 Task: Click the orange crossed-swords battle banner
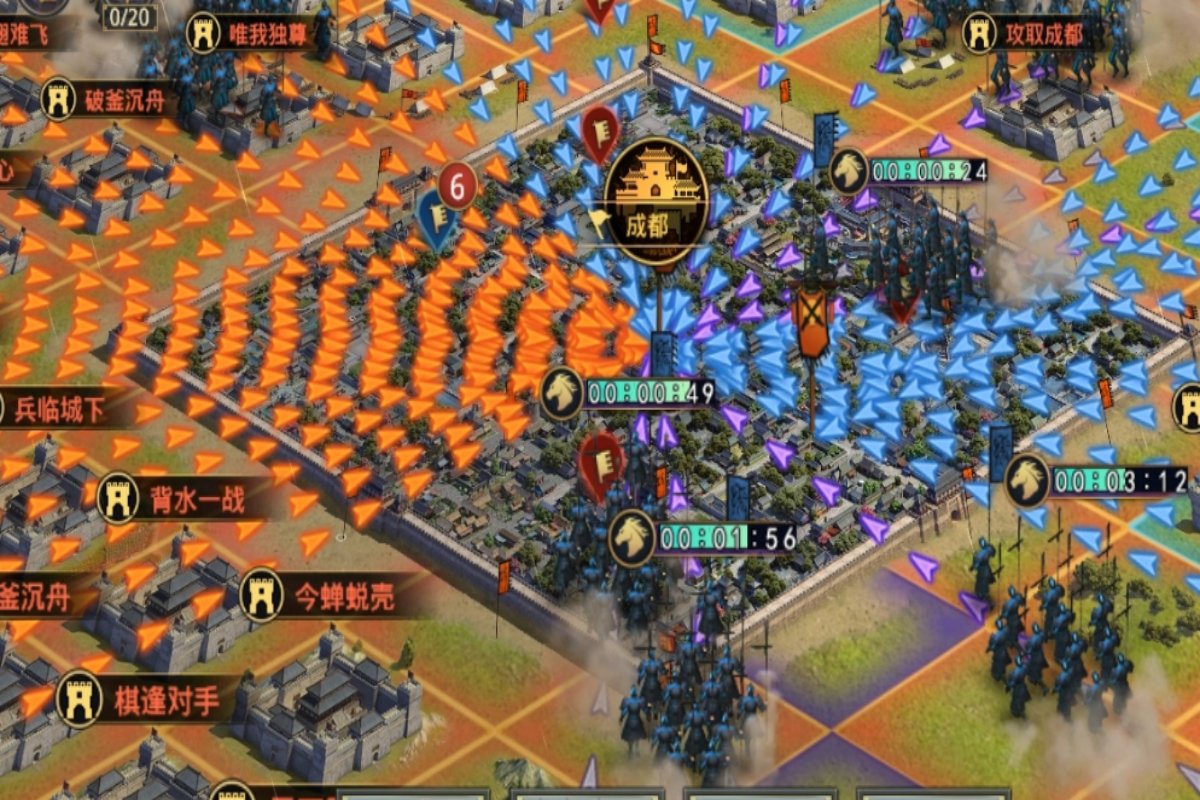(813, 322)
